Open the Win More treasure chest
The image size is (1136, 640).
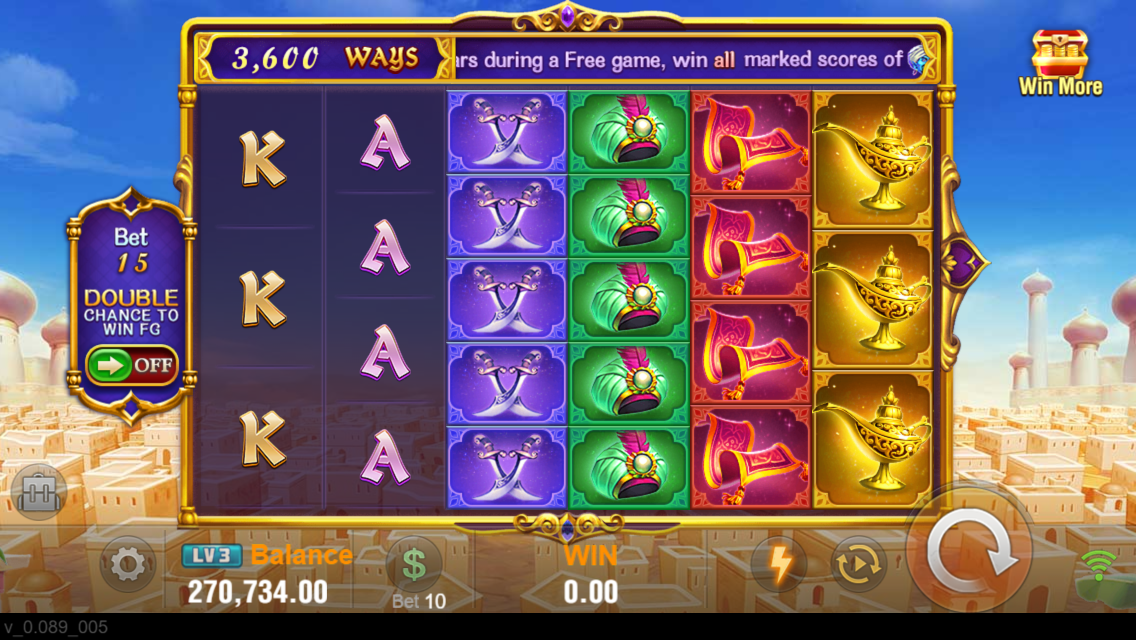click(x=1060, y=62)
